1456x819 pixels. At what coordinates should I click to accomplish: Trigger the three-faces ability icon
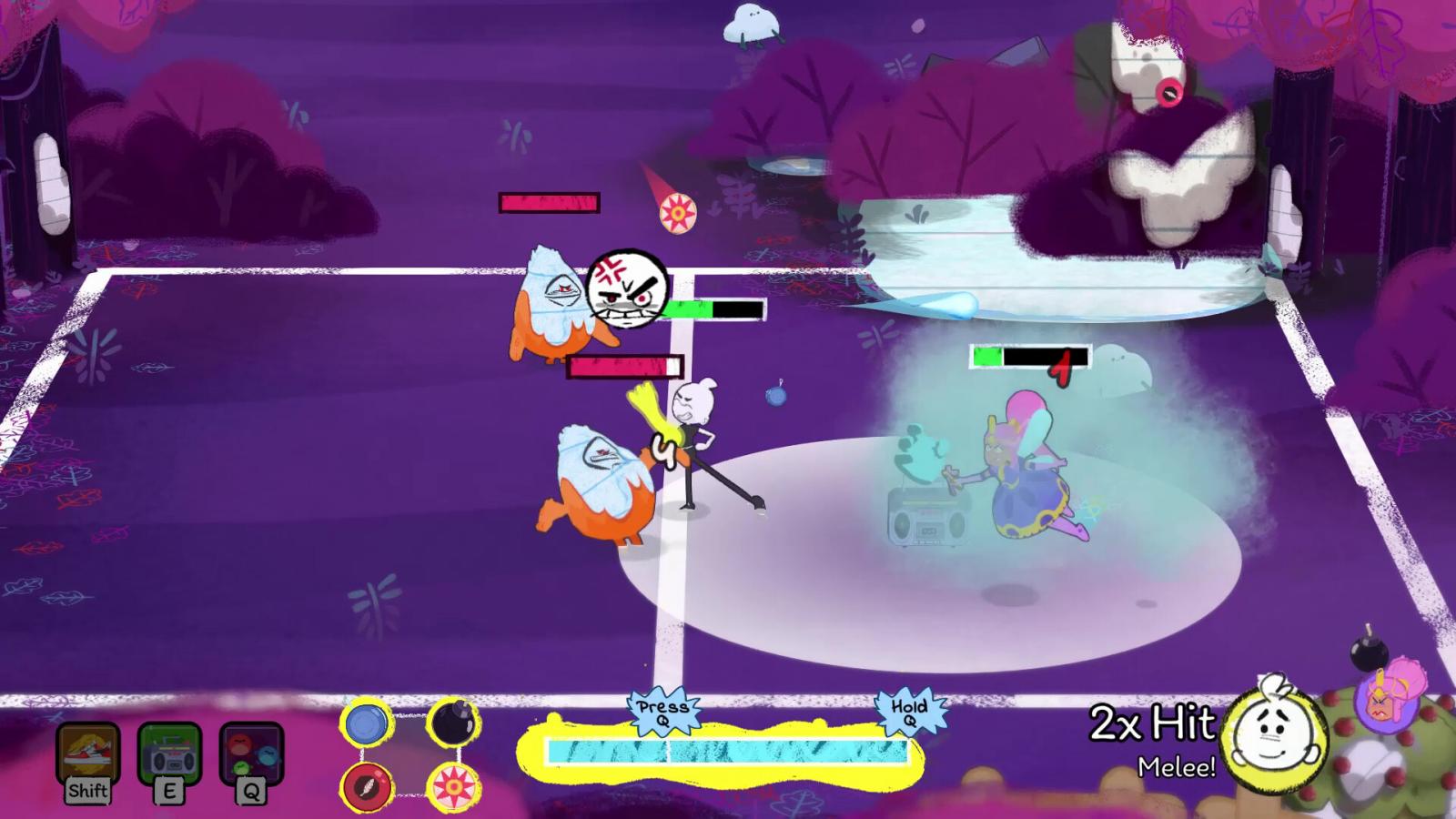point(251,753)
